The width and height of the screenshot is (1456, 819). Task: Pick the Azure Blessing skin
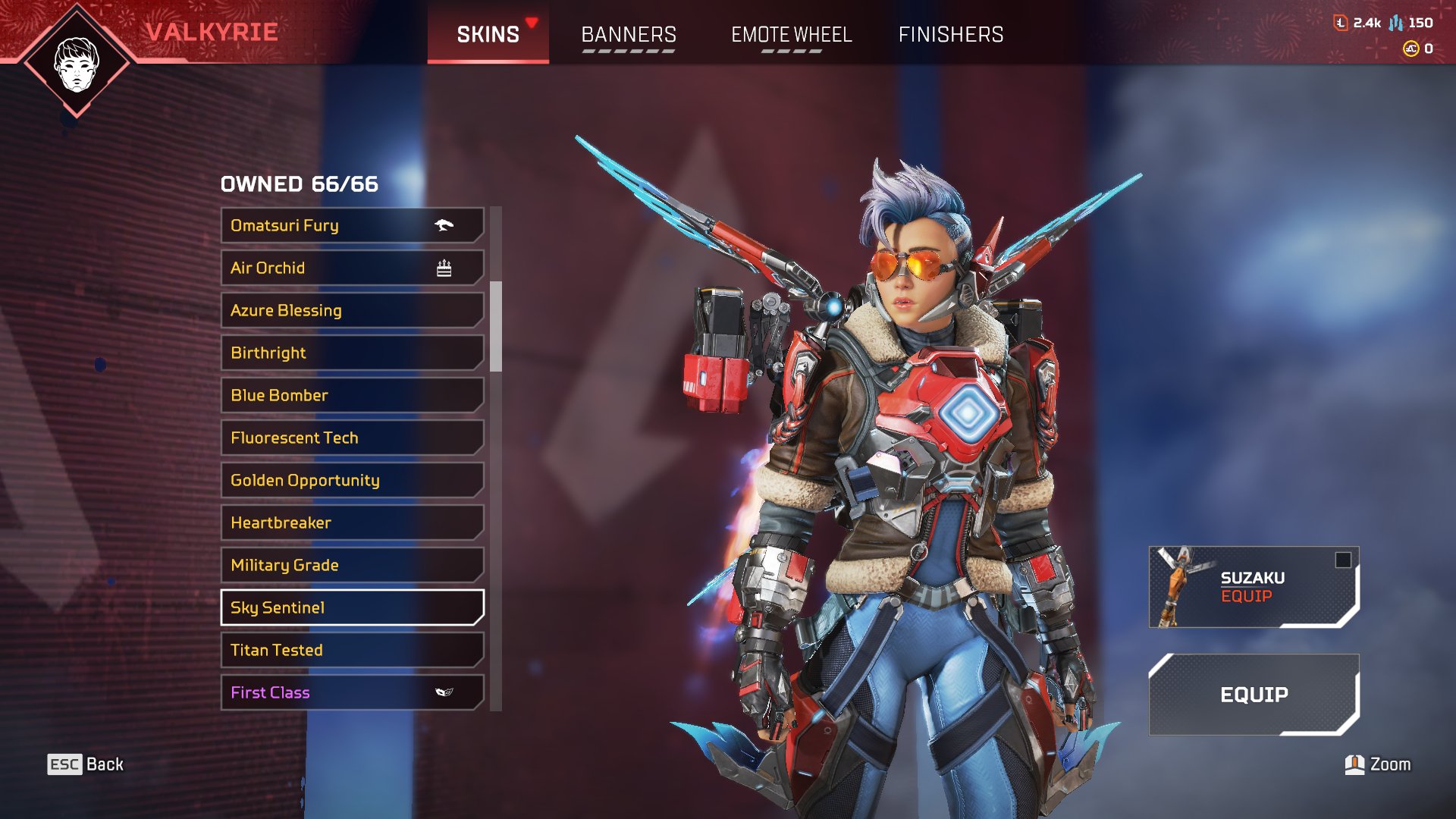(352, 310)
